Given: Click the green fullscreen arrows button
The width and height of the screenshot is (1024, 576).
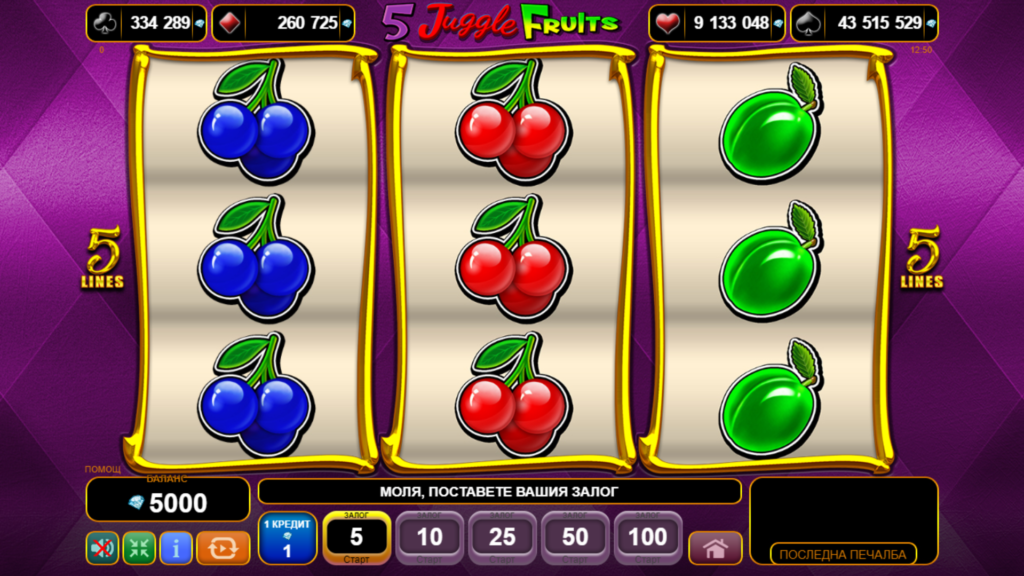Looking at the screenshot, I should pos(139,548).
